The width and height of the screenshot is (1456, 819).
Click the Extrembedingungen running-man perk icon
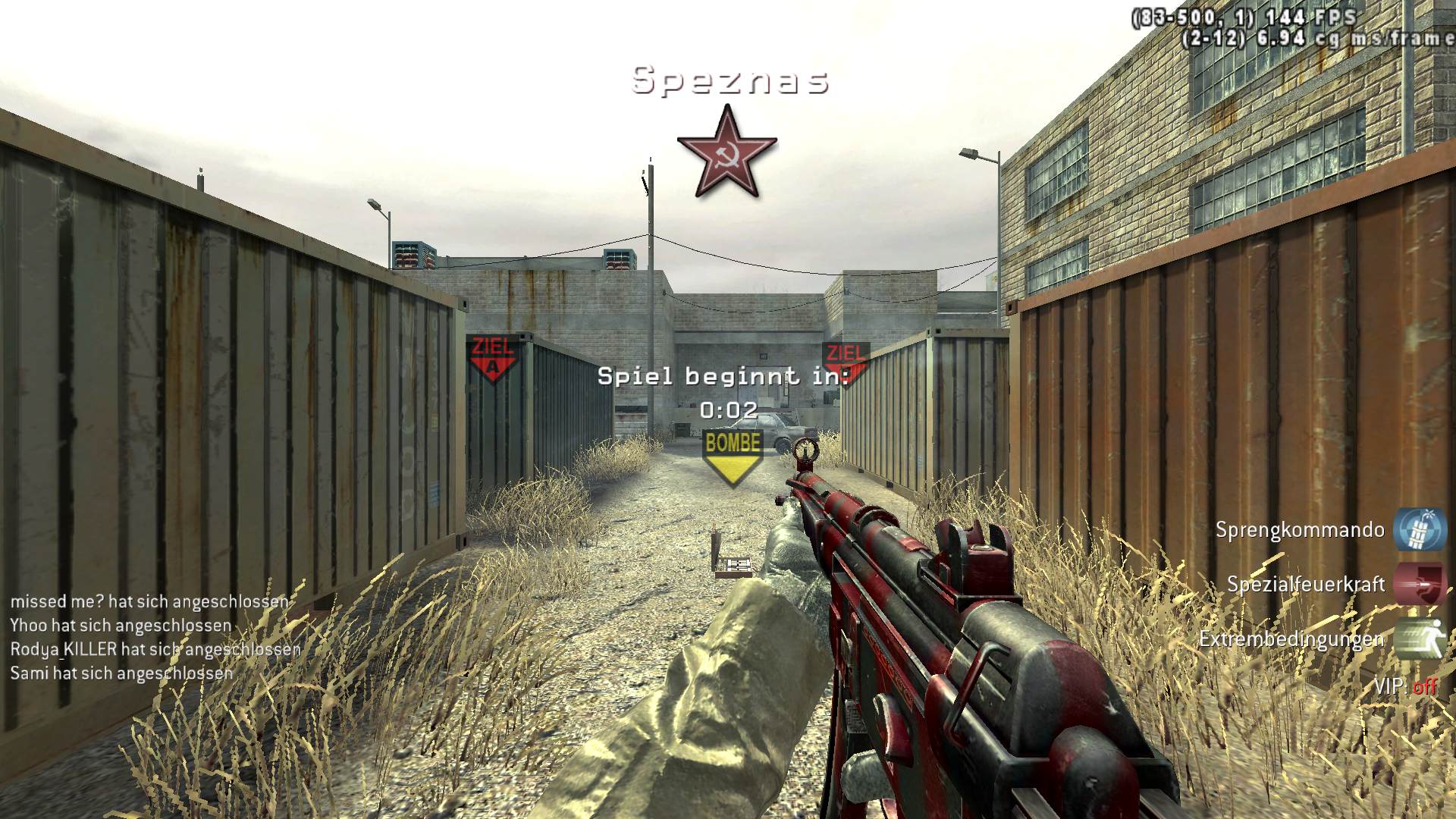[1420, 639]
